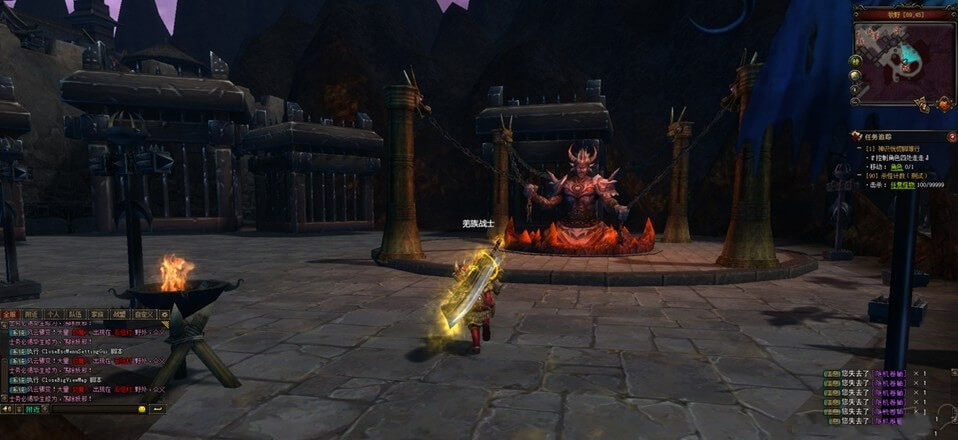
Task: Click the orange ornate button below minimap
Action: pyautogui.click(x=943, y=102)
